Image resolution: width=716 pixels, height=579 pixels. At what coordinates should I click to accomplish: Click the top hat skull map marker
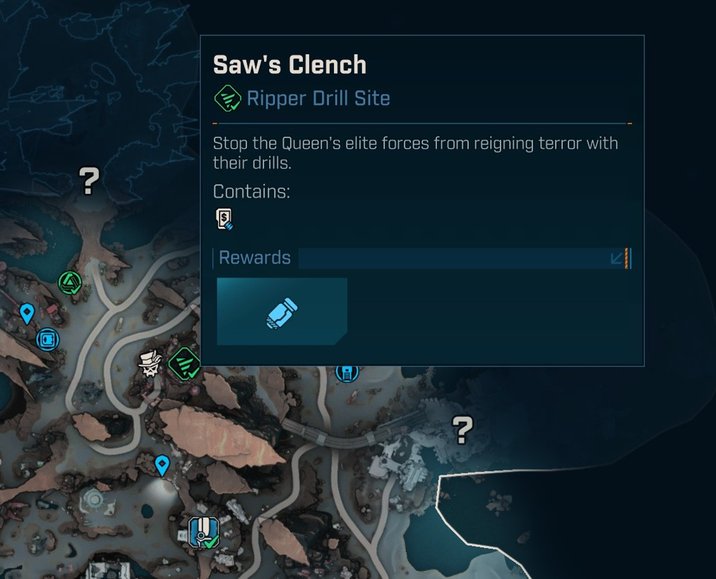[x=152, y=364]
